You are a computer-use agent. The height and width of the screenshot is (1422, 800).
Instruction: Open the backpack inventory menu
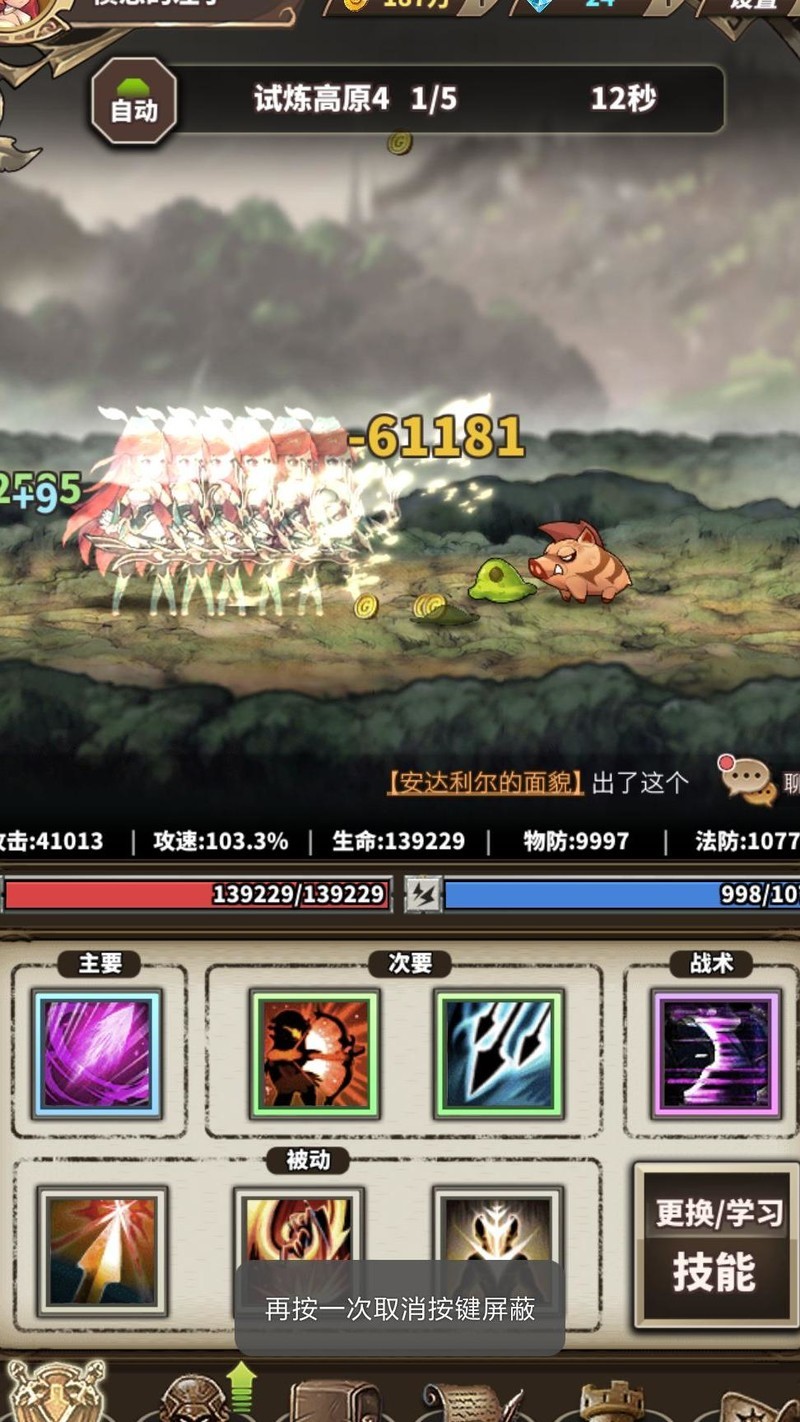click(x=335, y=1400)
